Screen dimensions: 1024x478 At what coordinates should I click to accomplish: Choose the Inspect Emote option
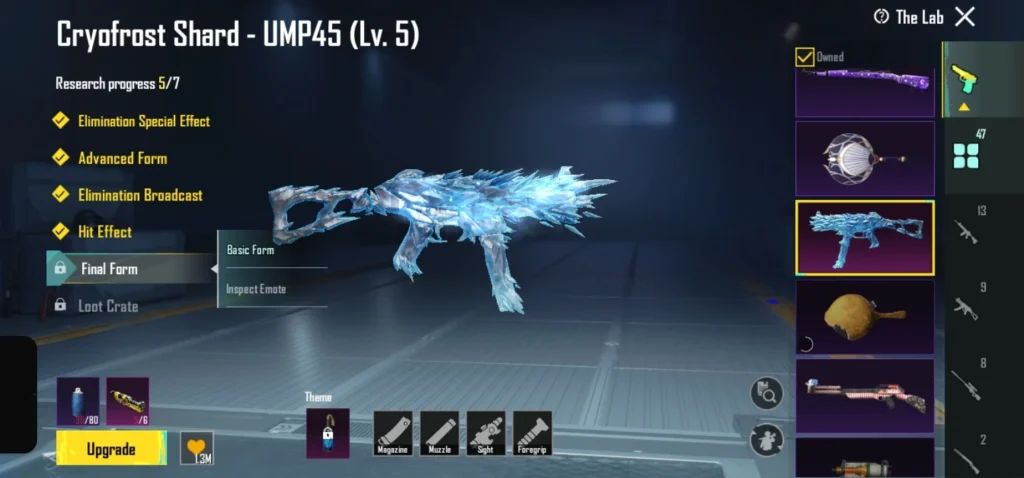[256, 289]
